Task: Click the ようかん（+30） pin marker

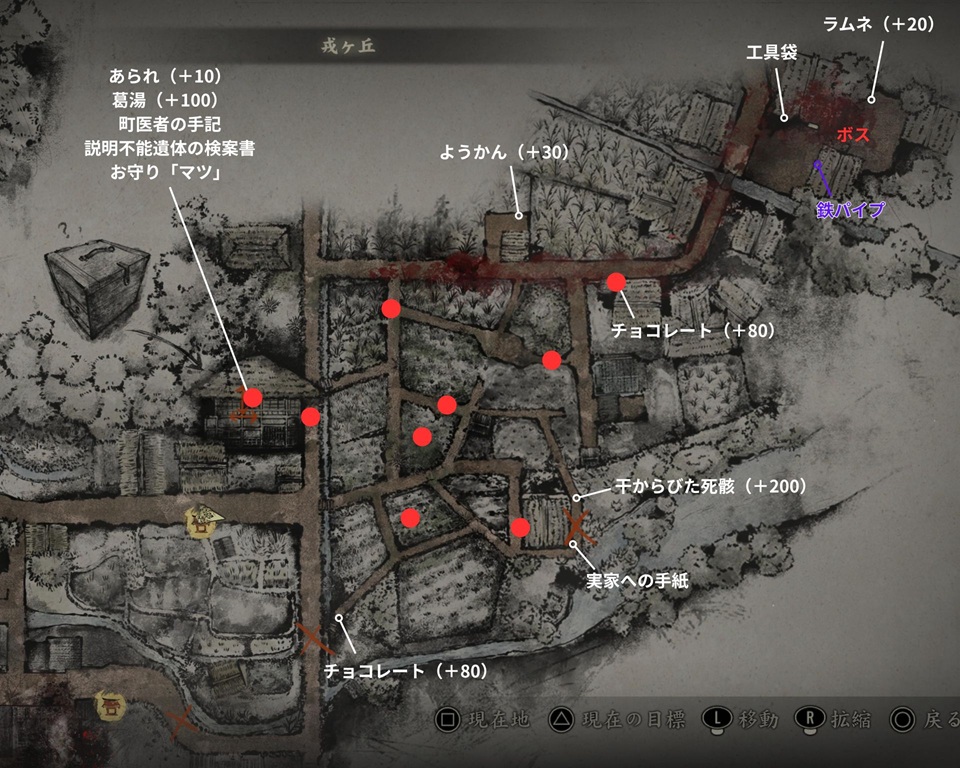Action: 519,213
